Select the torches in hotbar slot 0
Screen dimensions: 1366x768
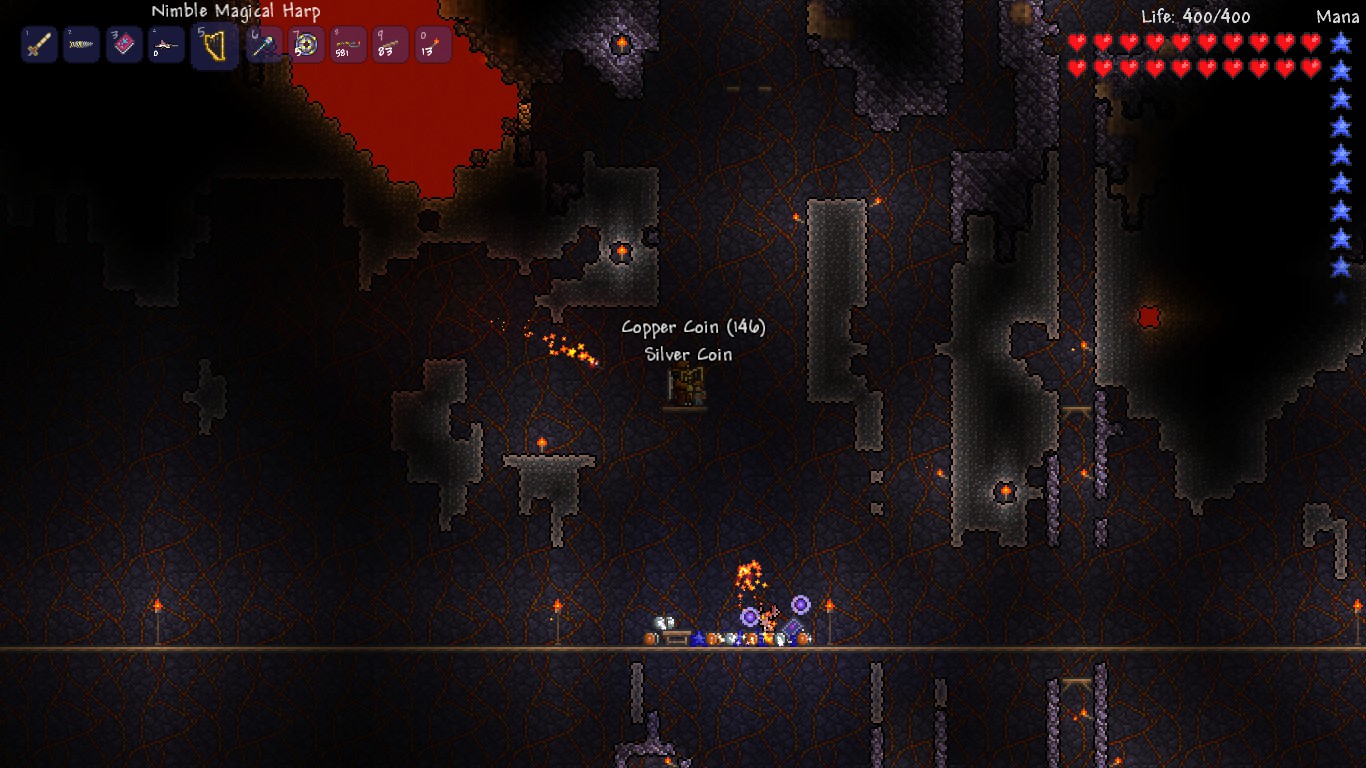[348, 44]
